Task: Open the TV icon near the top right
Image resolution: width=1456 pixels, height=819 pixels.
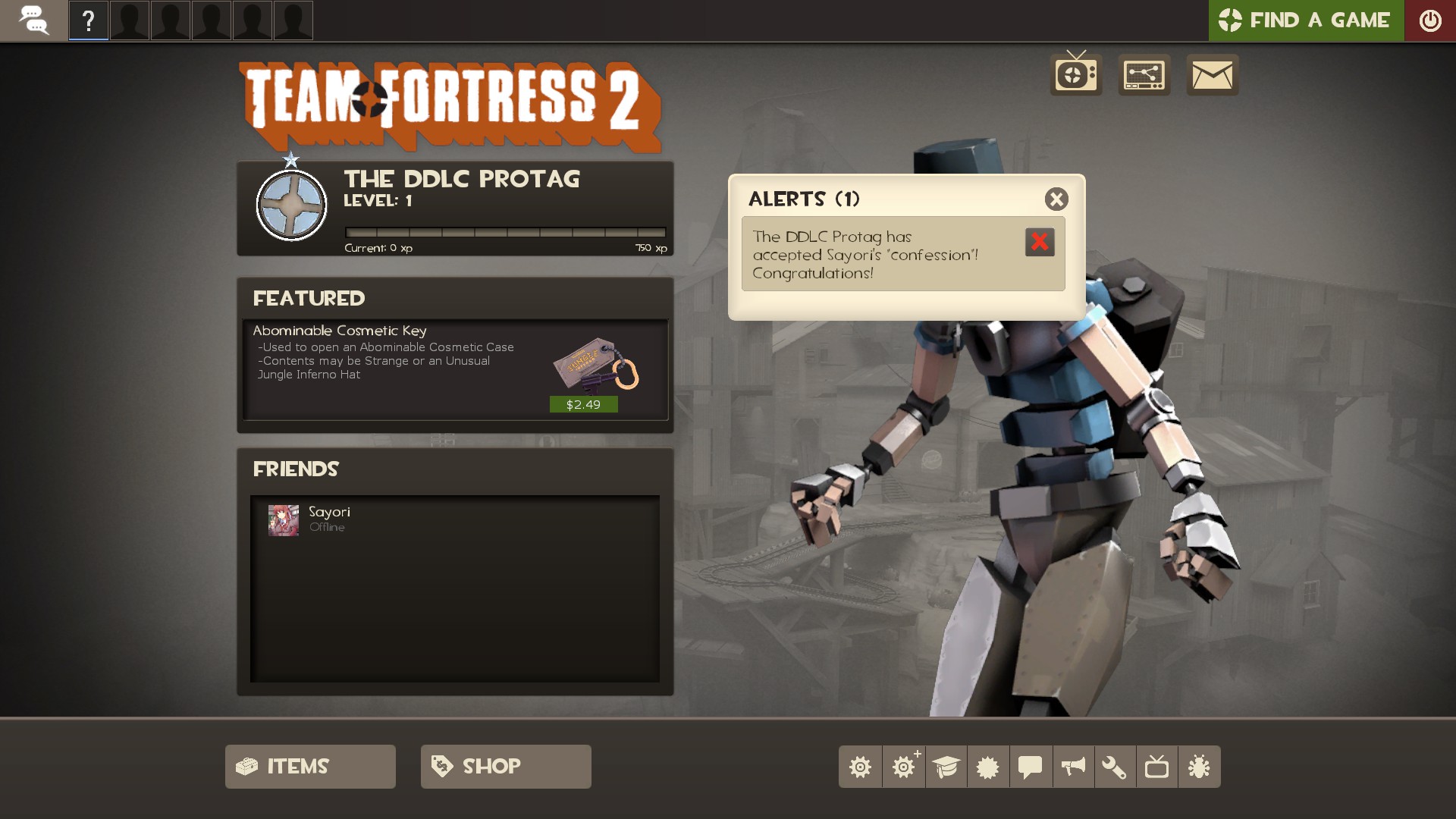Action: (1075, 75)
